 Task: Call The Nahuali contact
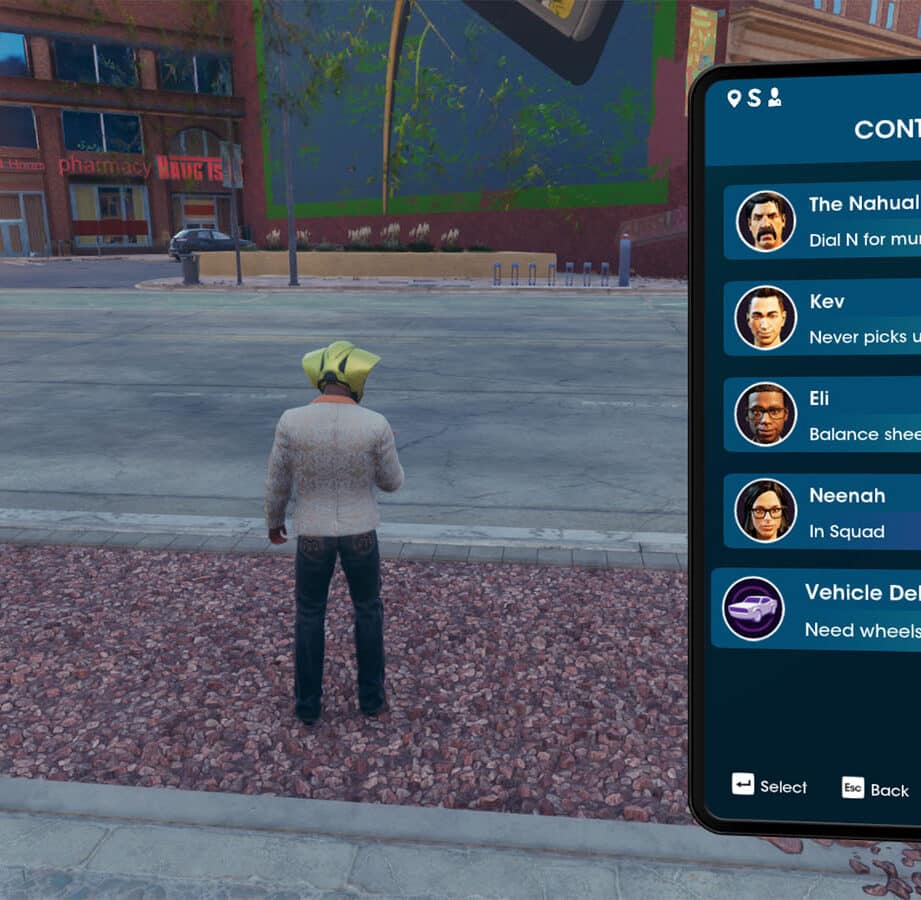pyautogui.click(x=822, y=221)
